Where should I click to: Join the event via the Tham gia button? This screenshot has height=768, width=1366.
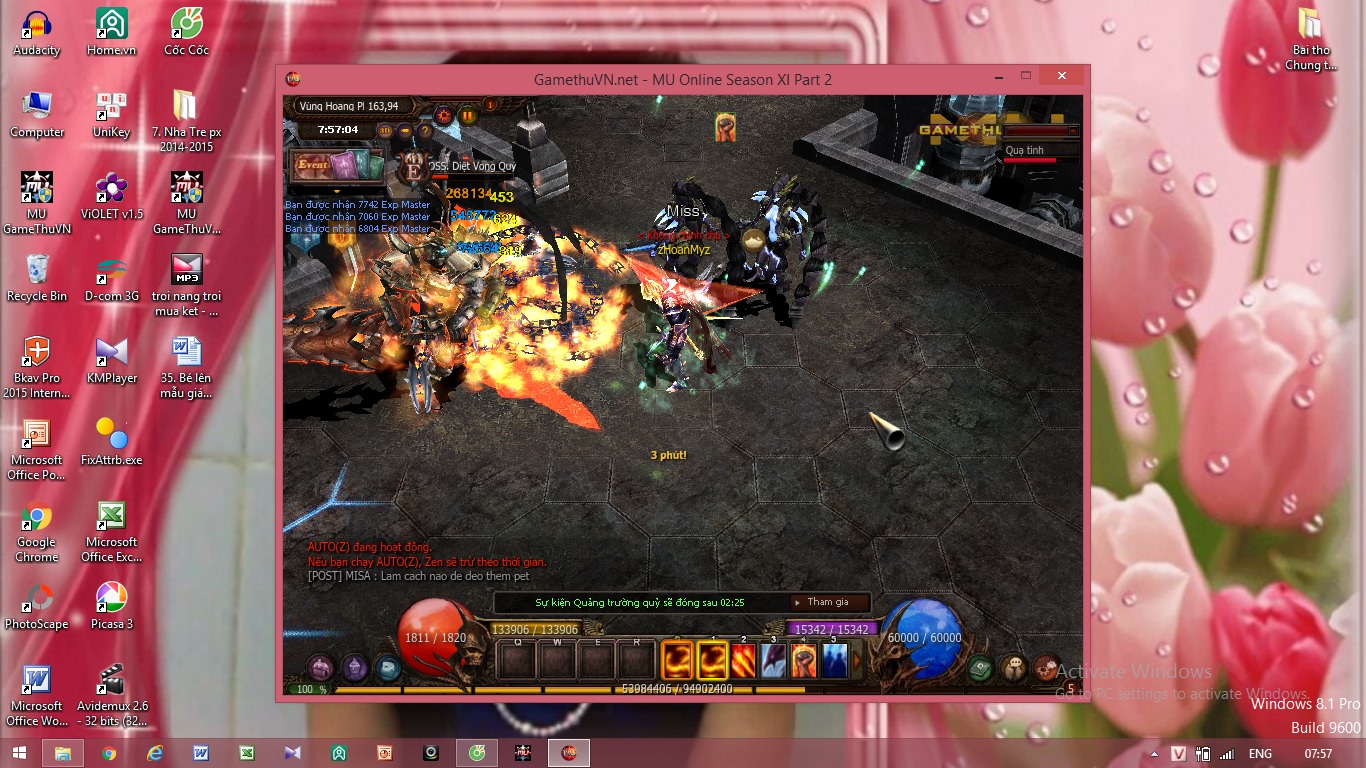point(828,602)
